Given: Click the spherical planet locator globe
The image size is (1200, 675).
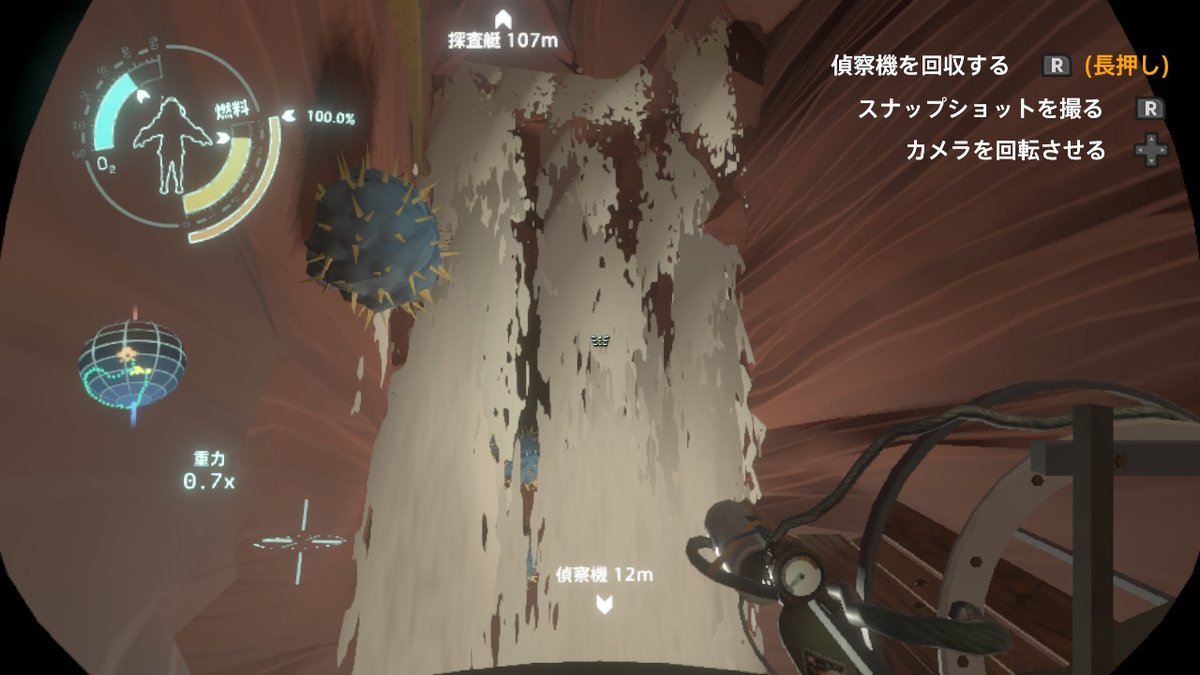Looking at the screenshot, I should pos(132,364).
